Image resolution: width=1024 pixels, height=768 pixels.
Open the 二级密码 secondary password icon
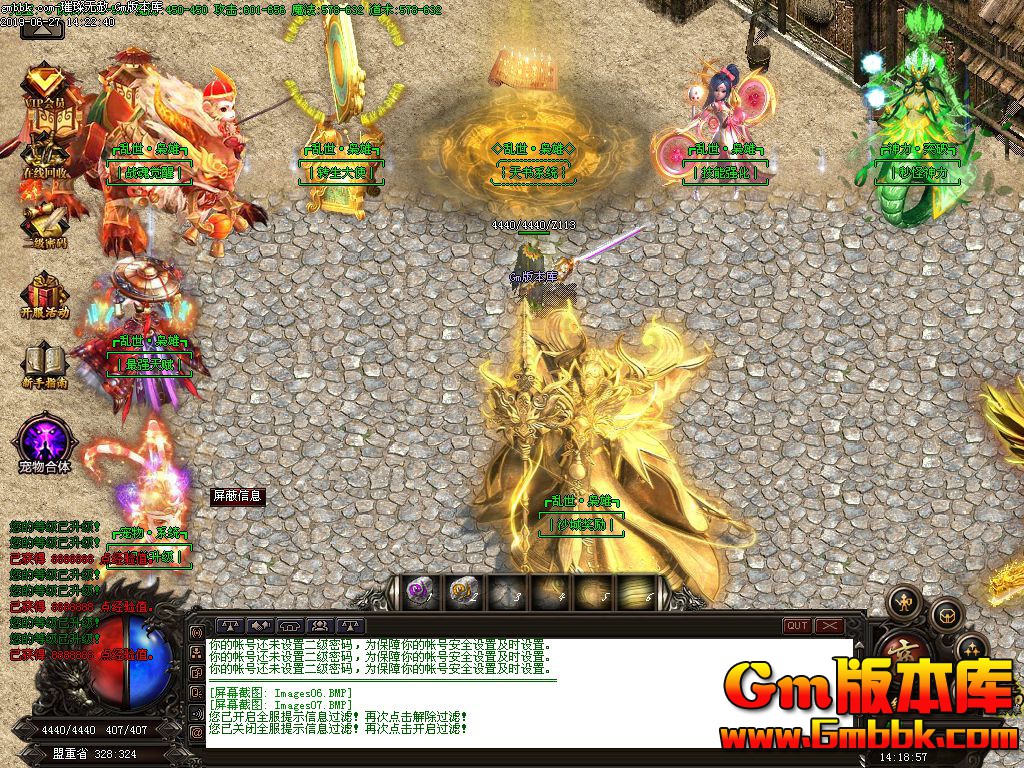45,222
